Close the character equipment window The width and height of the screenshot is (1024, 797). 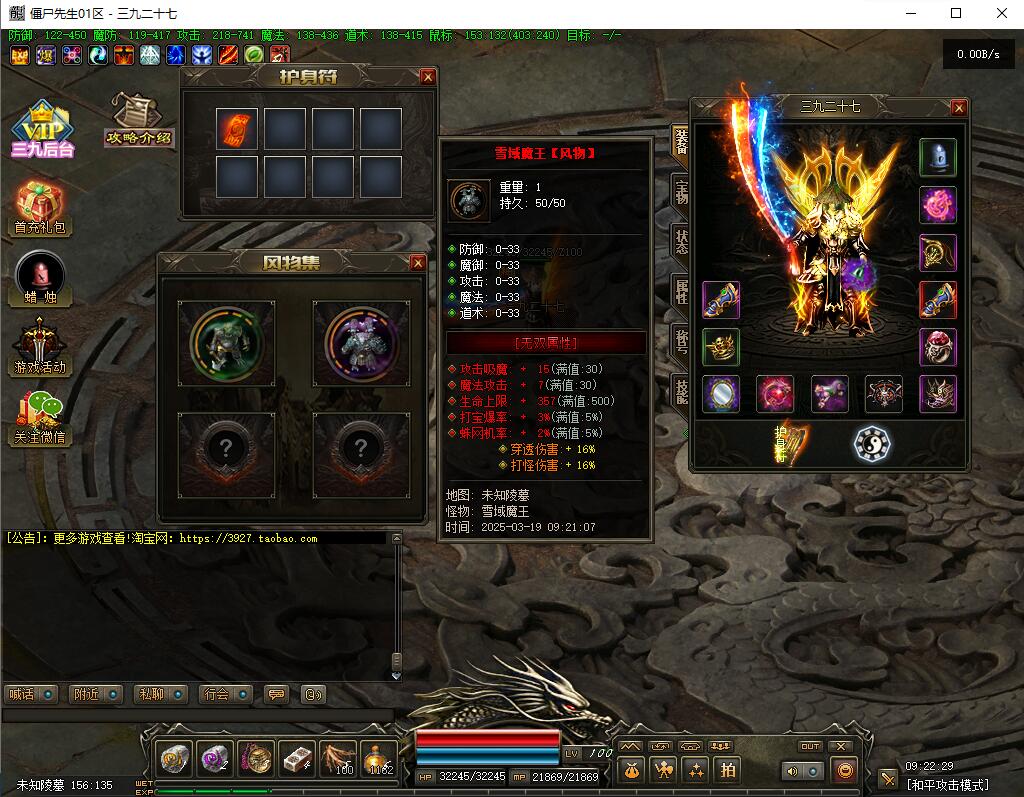[959, 107]
